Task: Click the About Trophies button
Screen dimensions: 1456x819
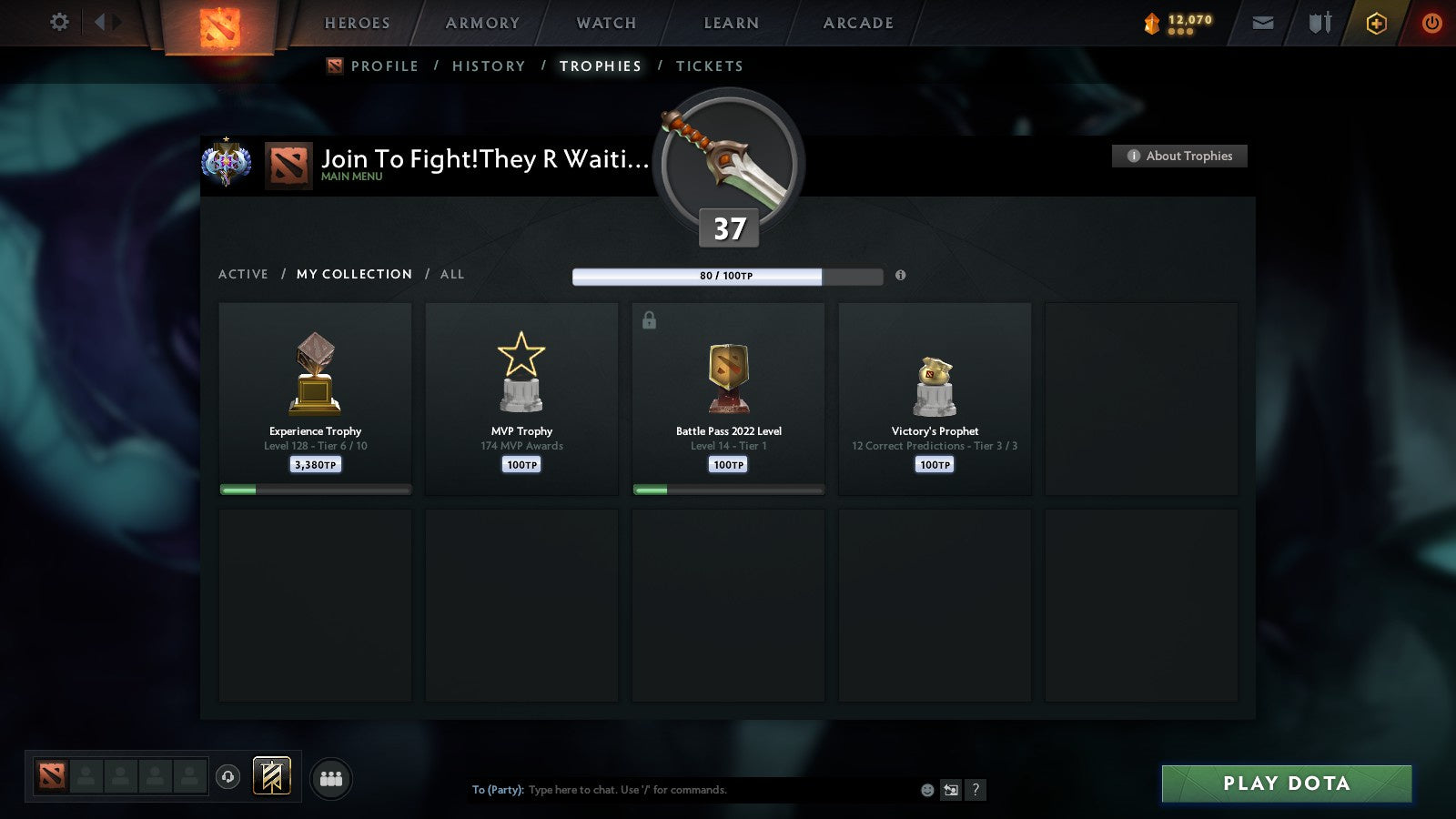Action: 1179,156
